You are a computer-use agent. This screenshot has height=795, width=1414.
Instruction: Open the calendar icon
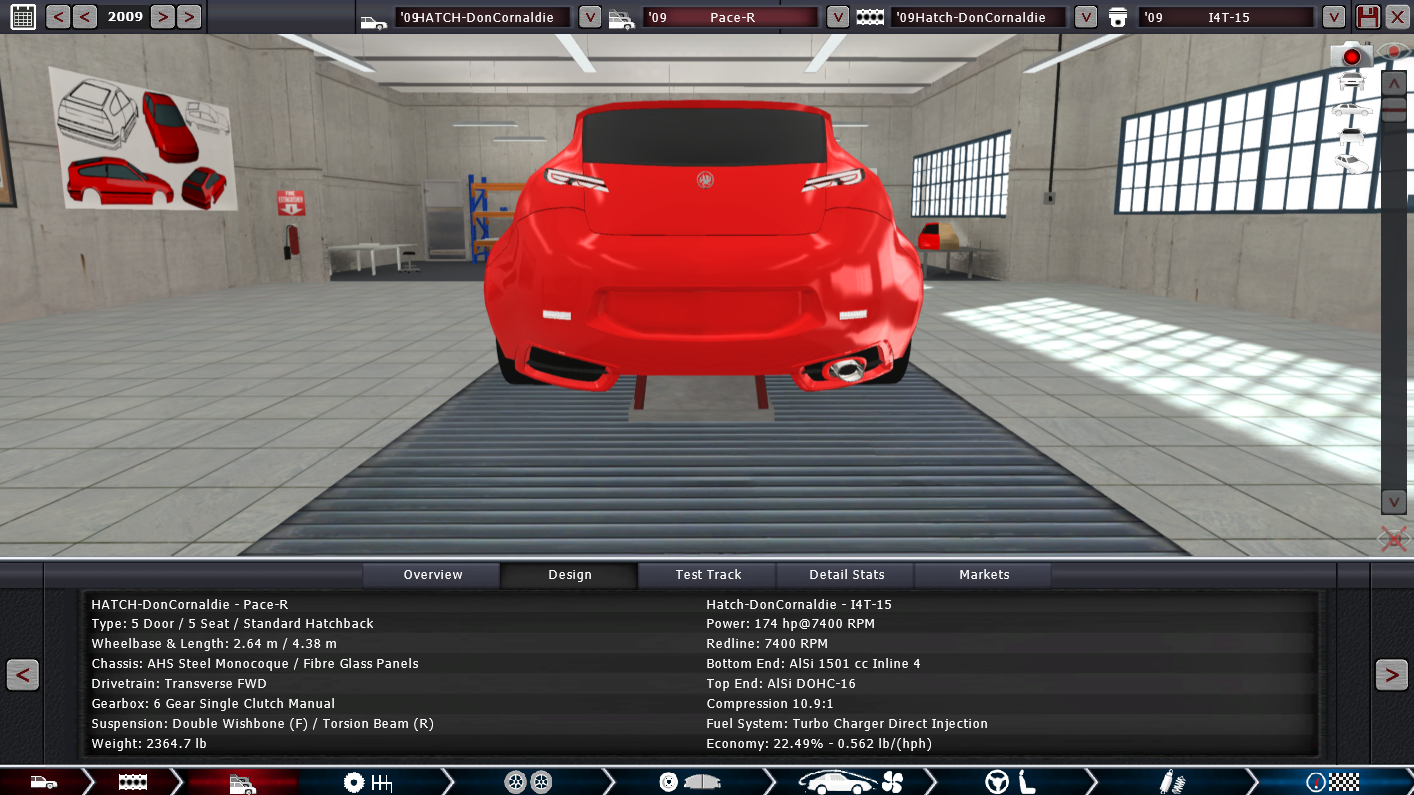pos(22,16)
